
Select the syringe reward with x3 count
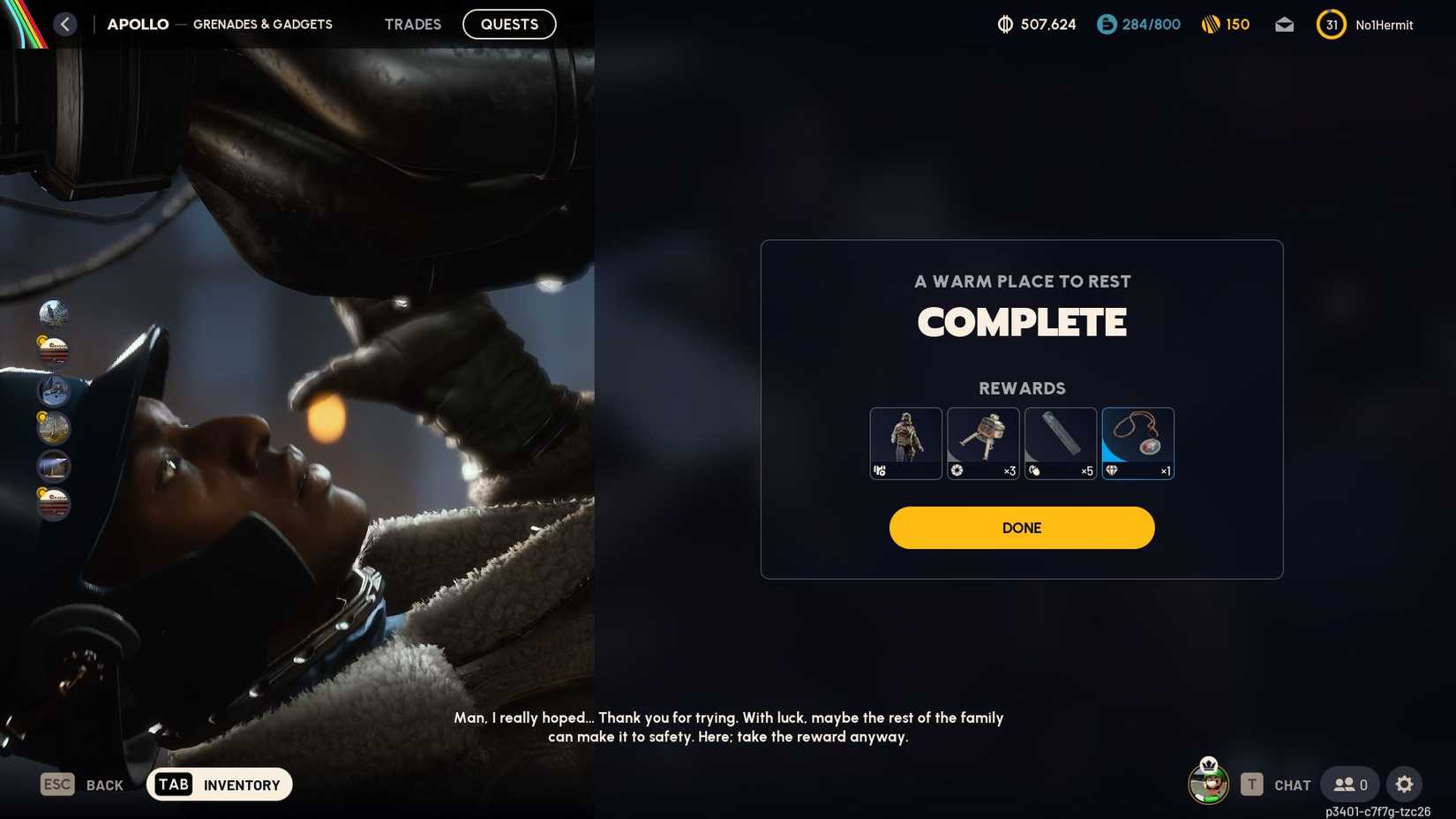click(x=983, y=441)
